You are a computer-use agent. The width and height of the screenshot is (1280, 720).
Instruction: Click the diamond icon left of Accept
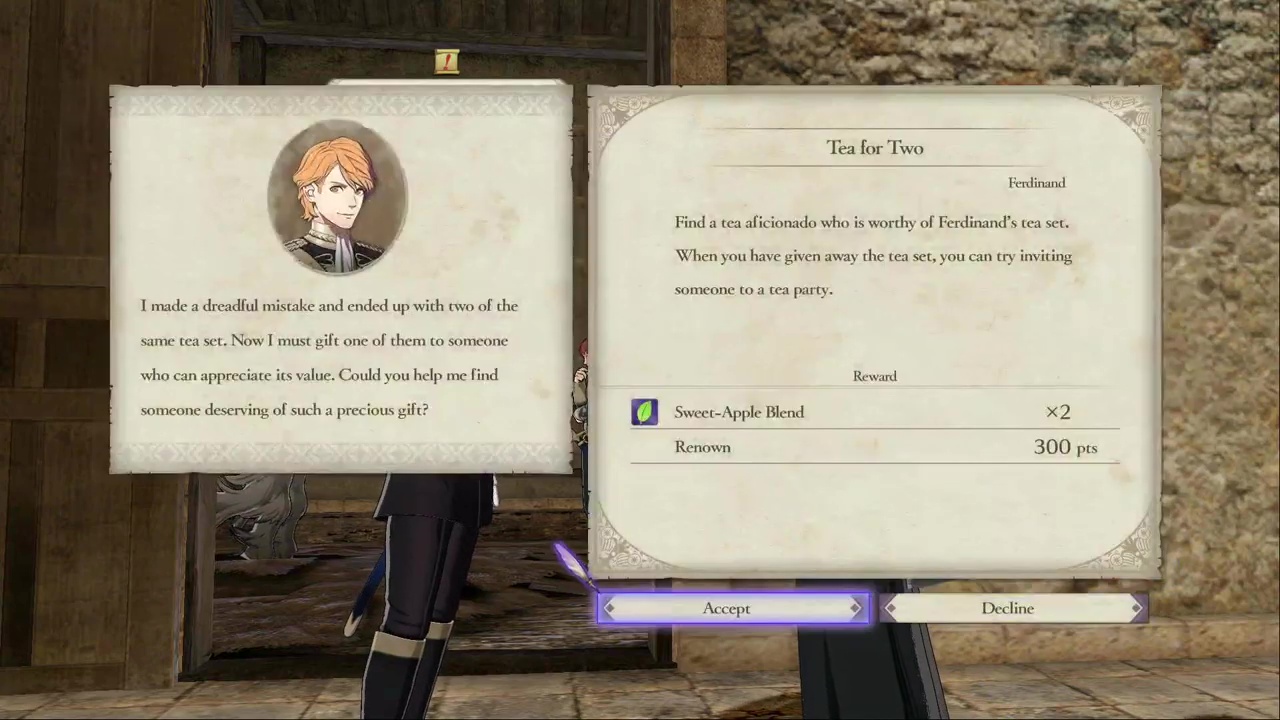pos(609,608)
